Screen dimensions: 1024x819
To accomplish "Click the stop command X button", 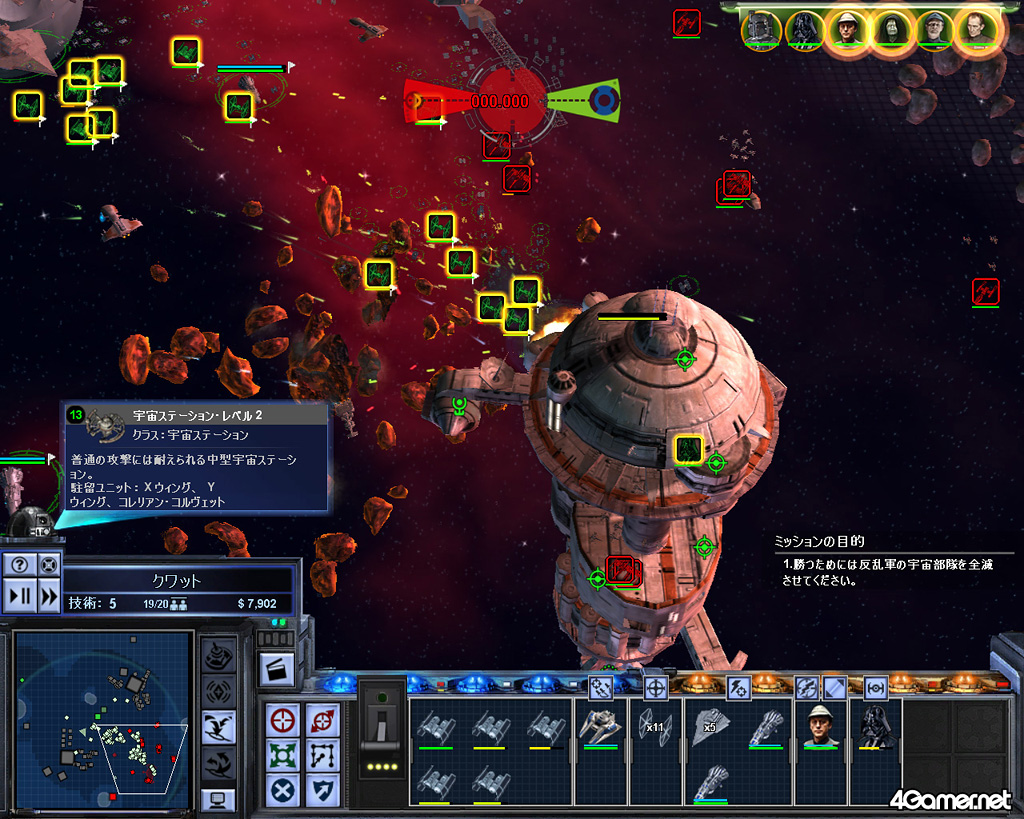I will tap(284, 790).
